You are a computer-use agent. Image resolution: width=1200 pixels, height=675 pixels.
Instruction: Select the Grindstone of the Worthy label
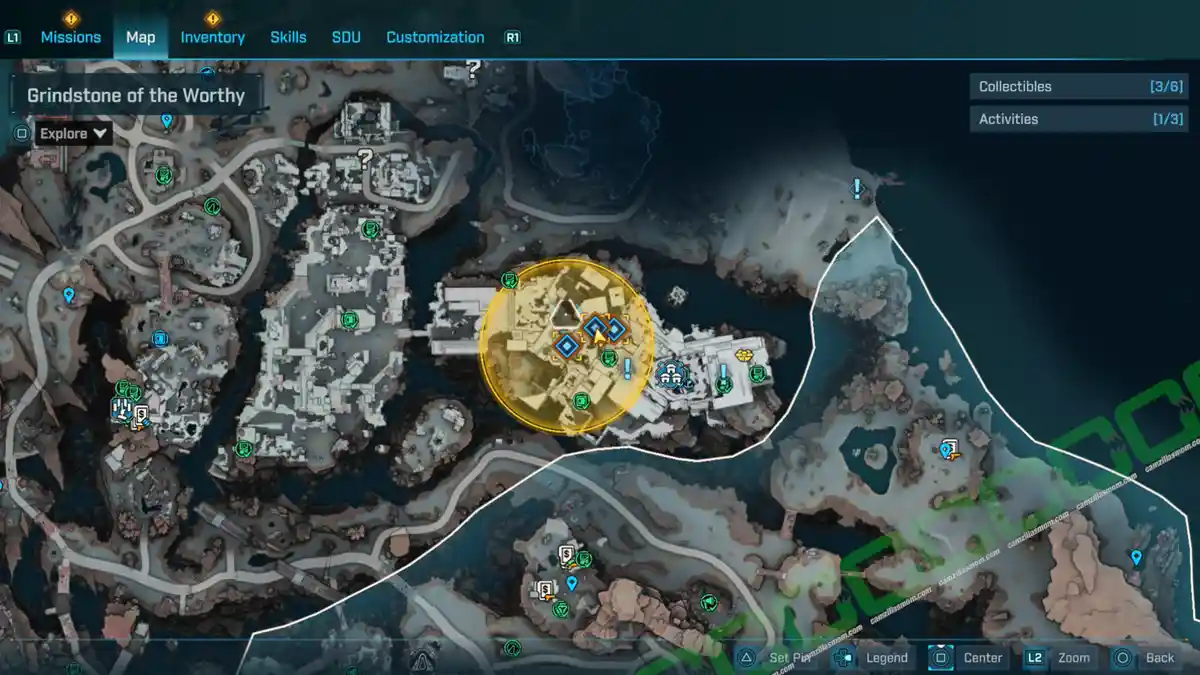(x=136, y=96)
